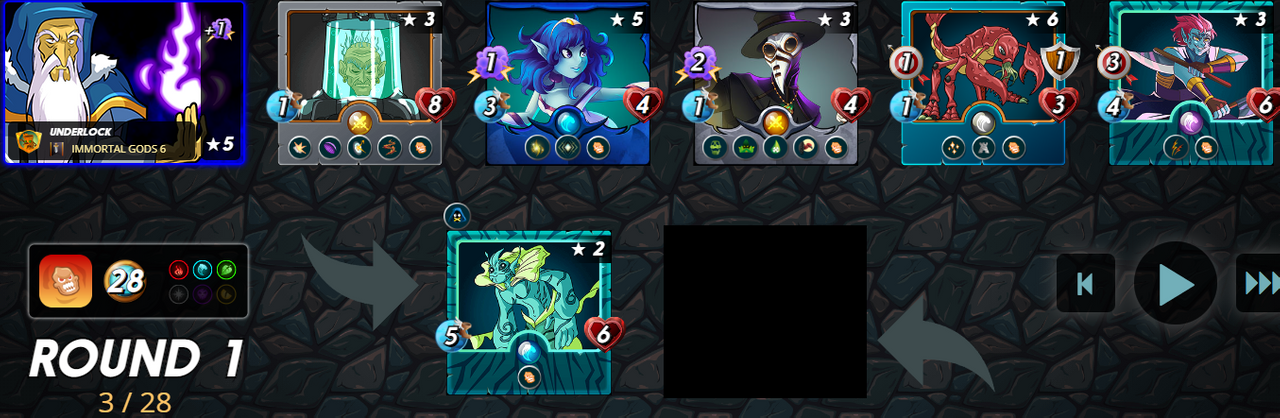Select the bearded wizard summoner card
1280x418 pixels.
(123, 82)
